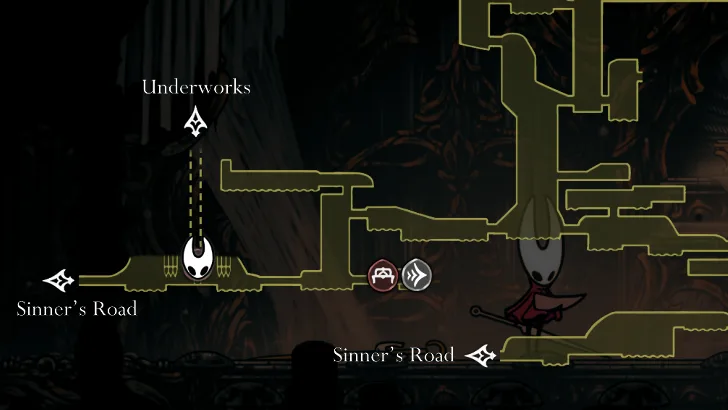This screenshot has width=728, height=410.
Task: Select the red bench marker on the map
Action: click(x=384, y=274)
